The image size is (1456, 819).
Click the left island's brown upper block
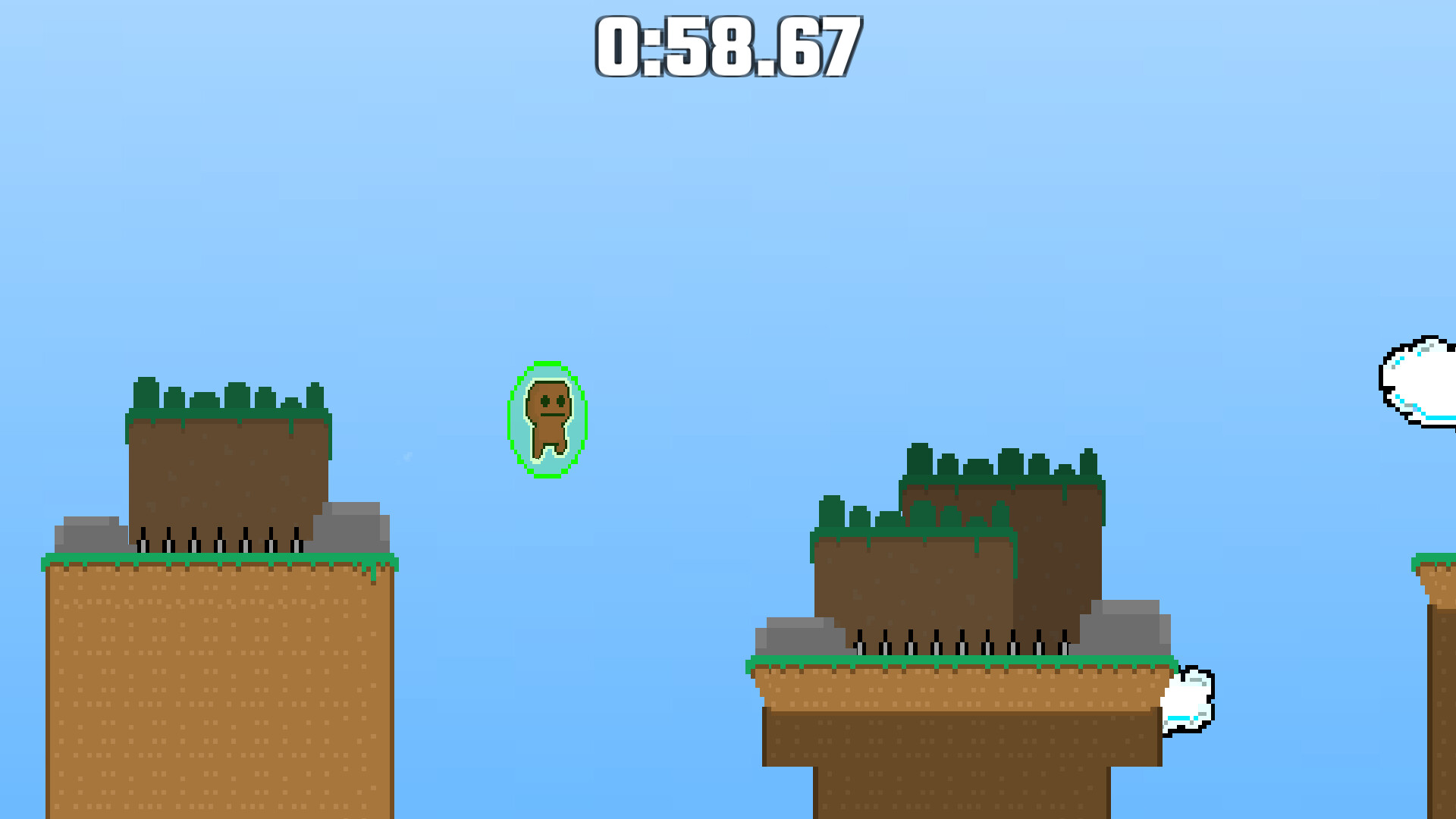click(227, 470)
